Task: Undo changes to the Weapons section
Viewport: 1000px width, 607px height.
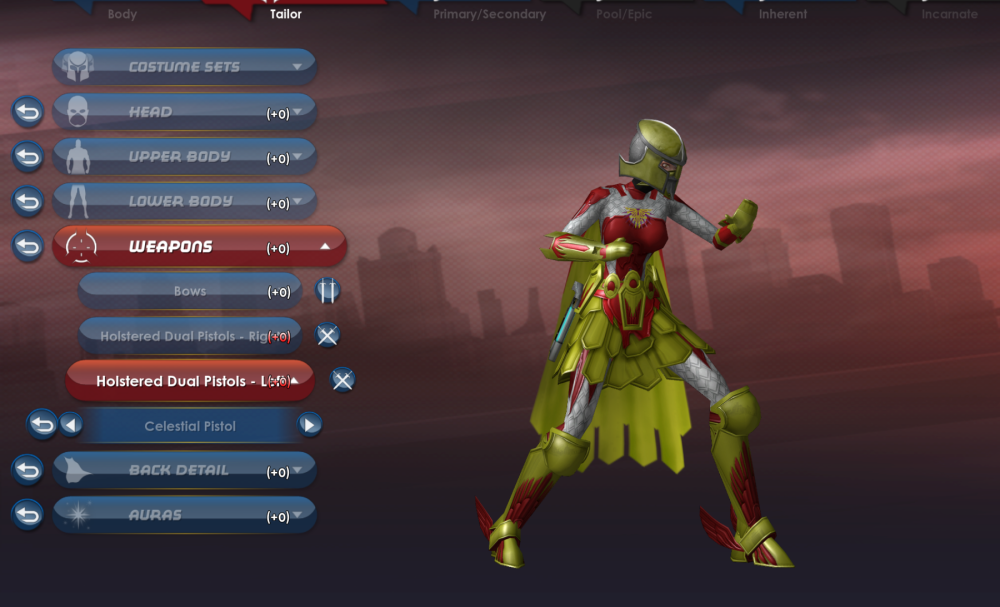Action: coord(28,246)
